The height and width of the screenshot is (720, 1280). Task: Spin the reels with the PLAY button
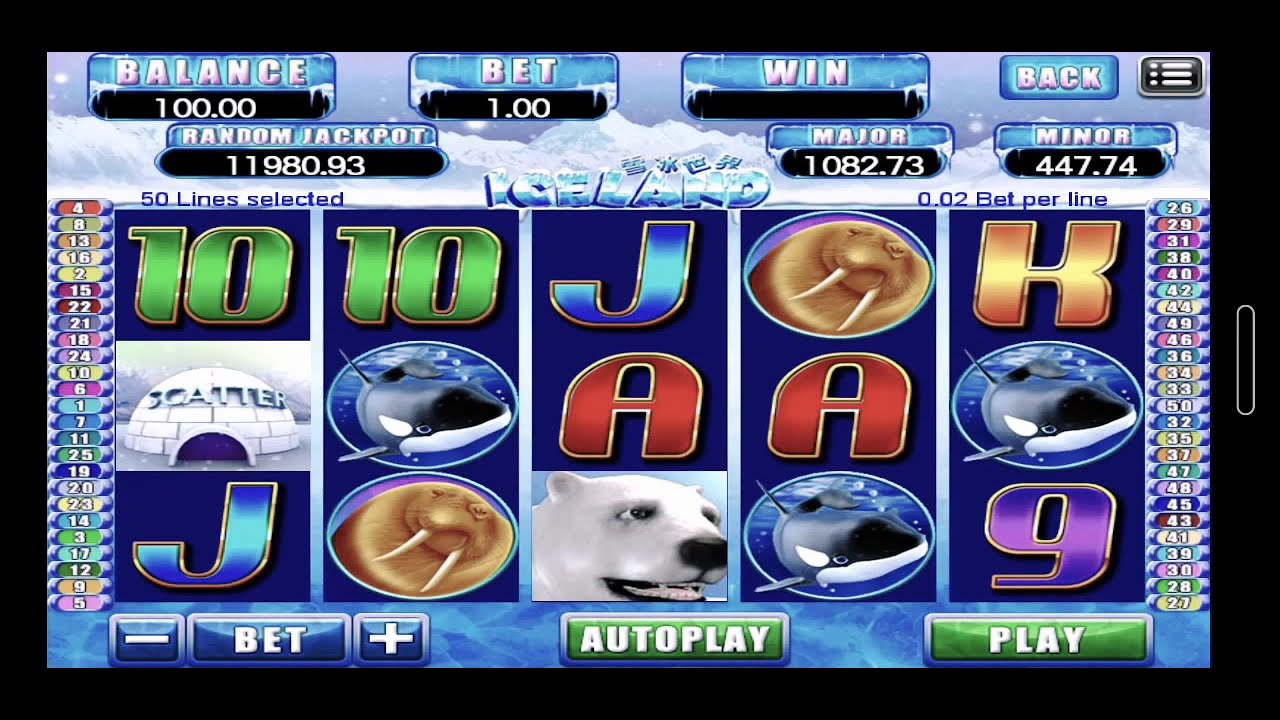point(1037,640)
